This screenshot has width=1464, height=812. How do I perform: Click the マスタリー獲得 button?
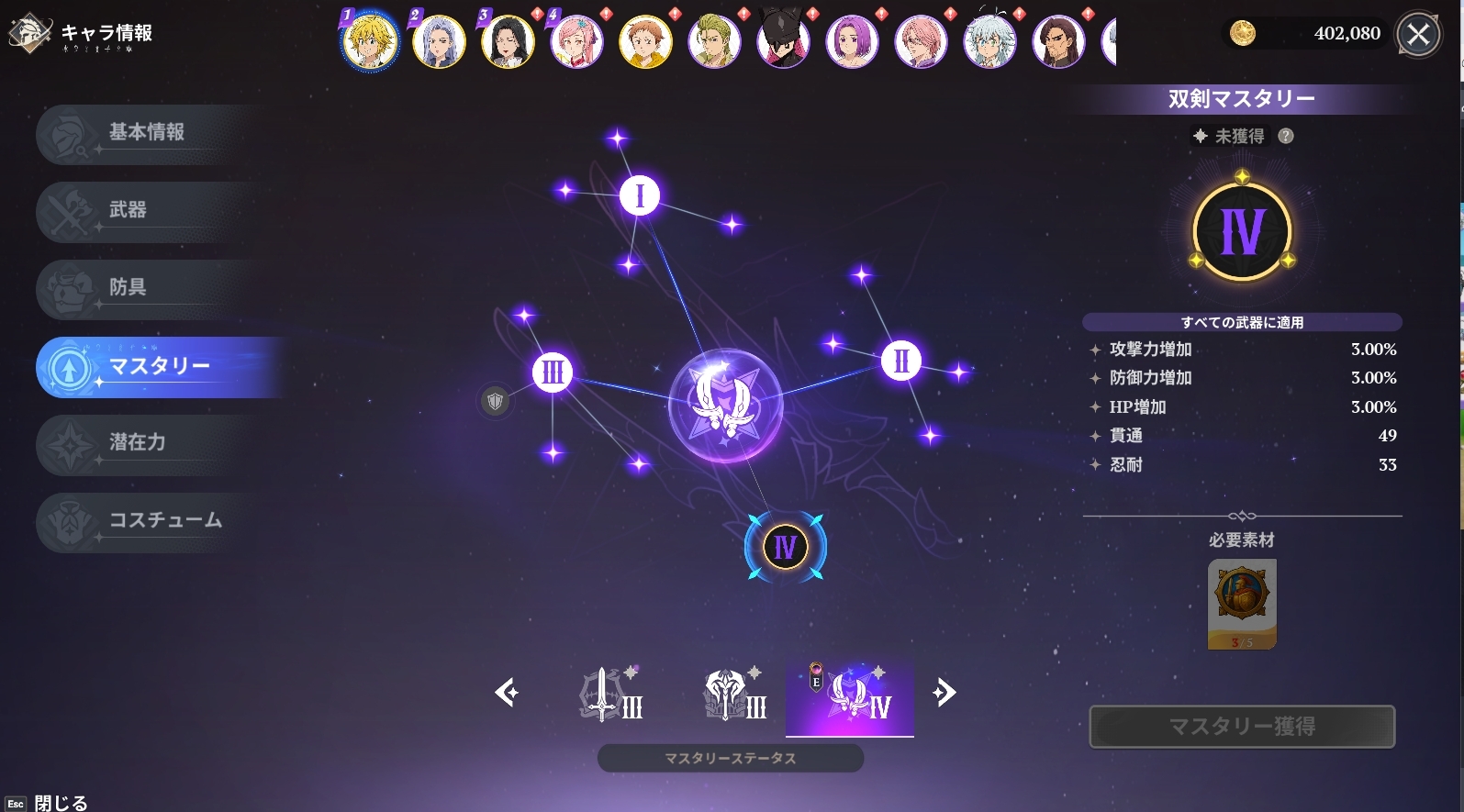(1242, 727)
